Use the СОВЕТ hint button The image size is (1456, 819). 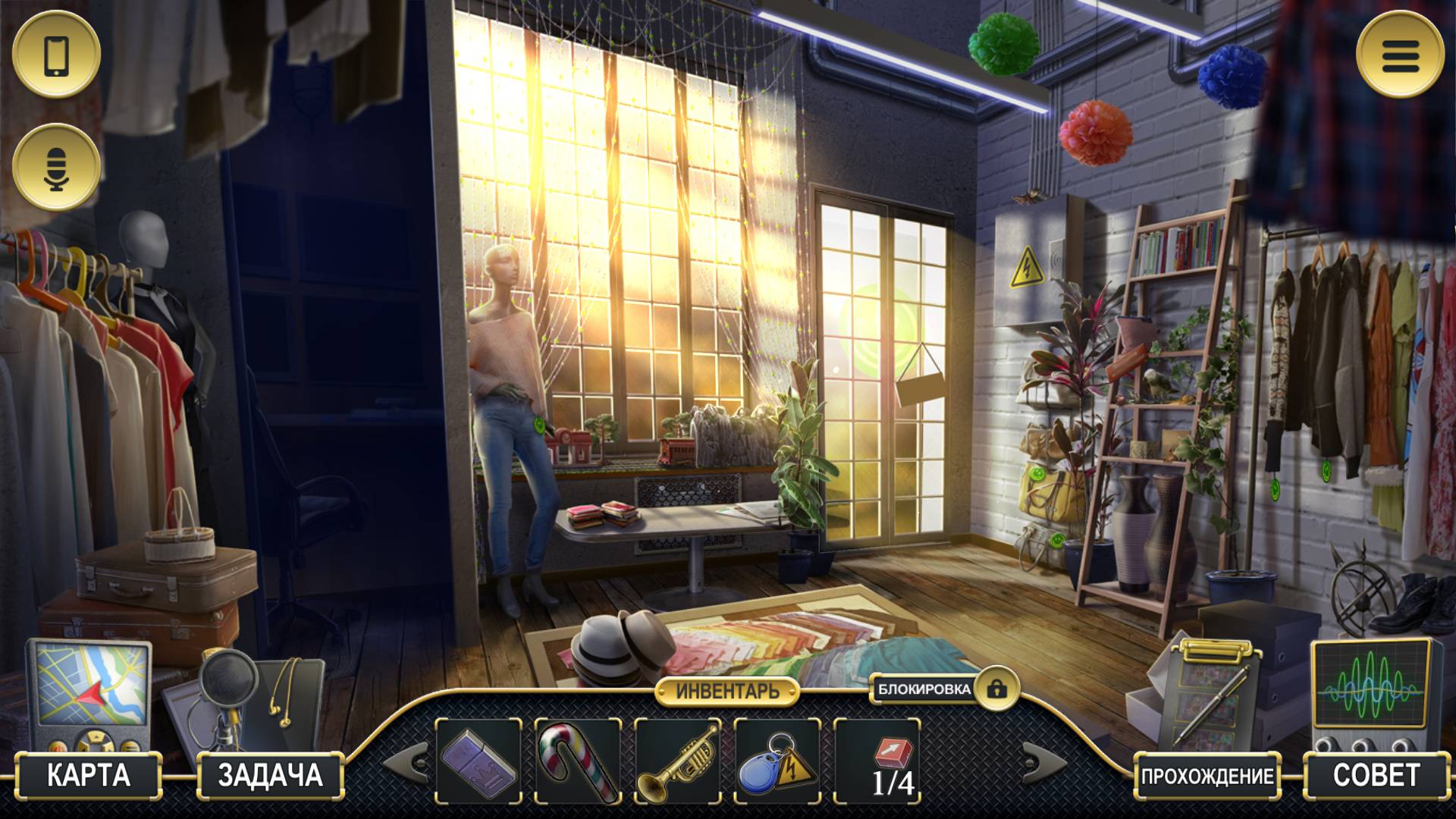tap(1376, 775)
